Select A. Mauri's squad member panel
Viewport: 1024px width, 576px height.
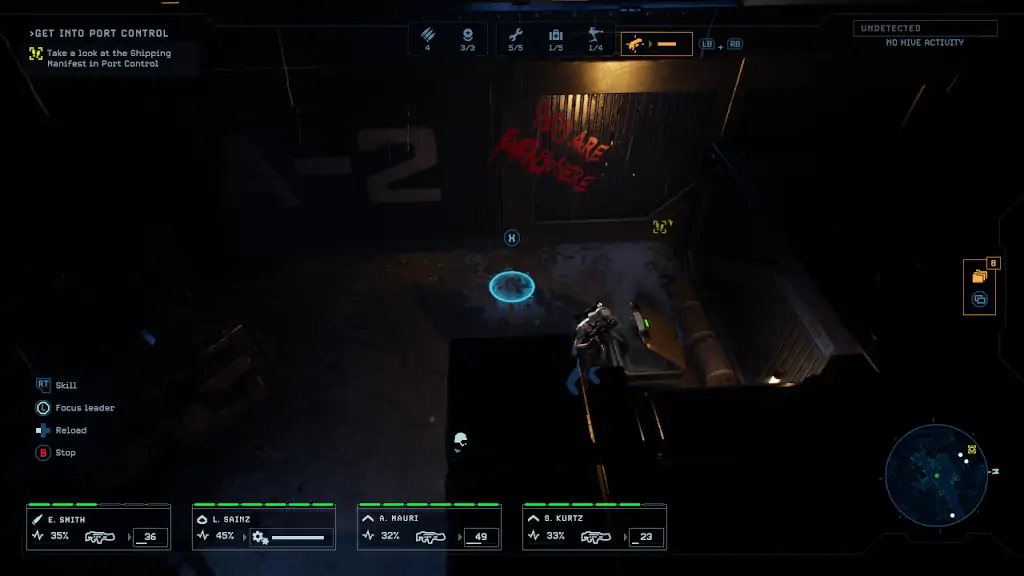click(428, 528)
